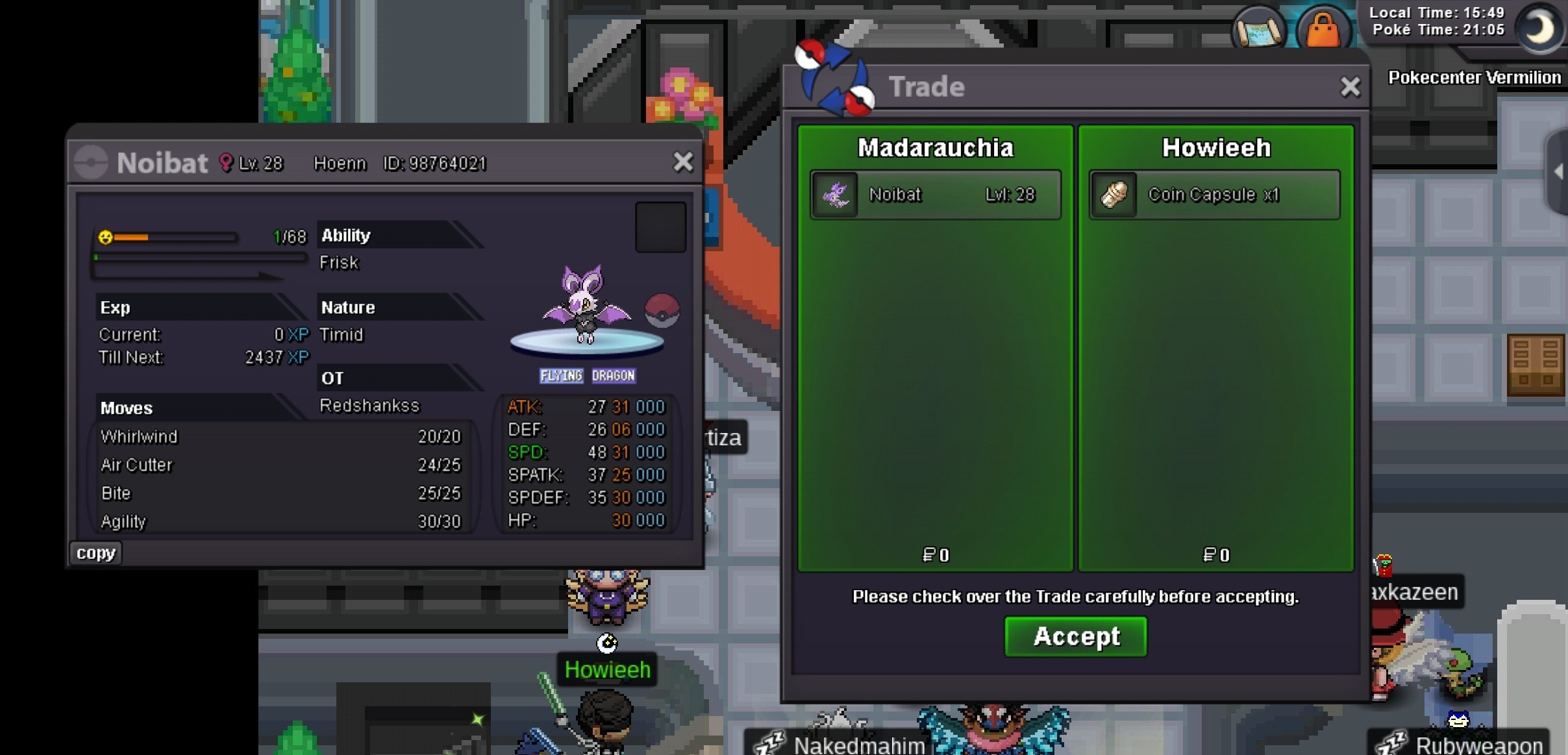Screen dimensions: 1568x755
Task: Select the Agility move row
Action: [280, 522]
